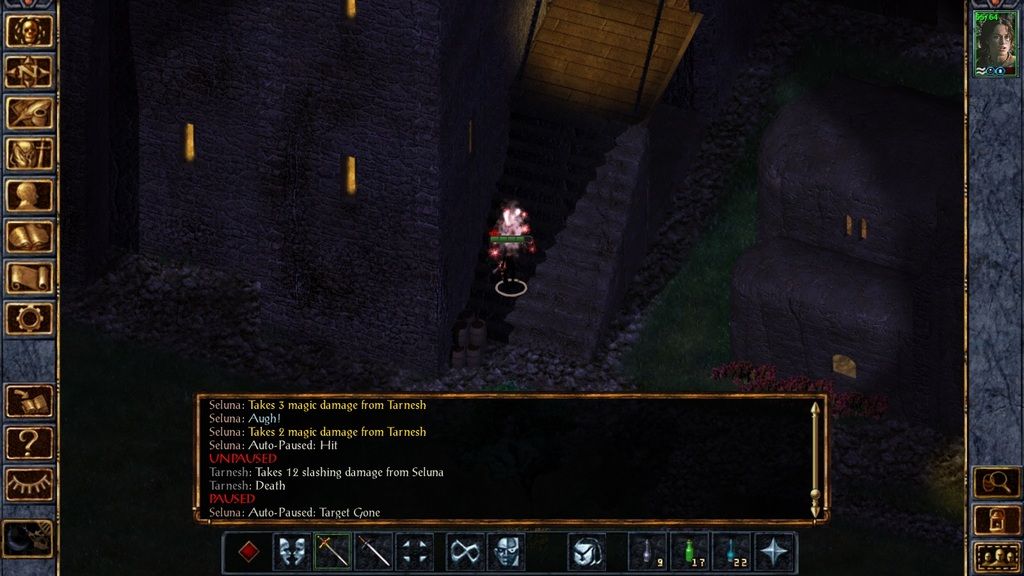Open the gear options button
The image size is (1024, 576).
tap(29, 318)
